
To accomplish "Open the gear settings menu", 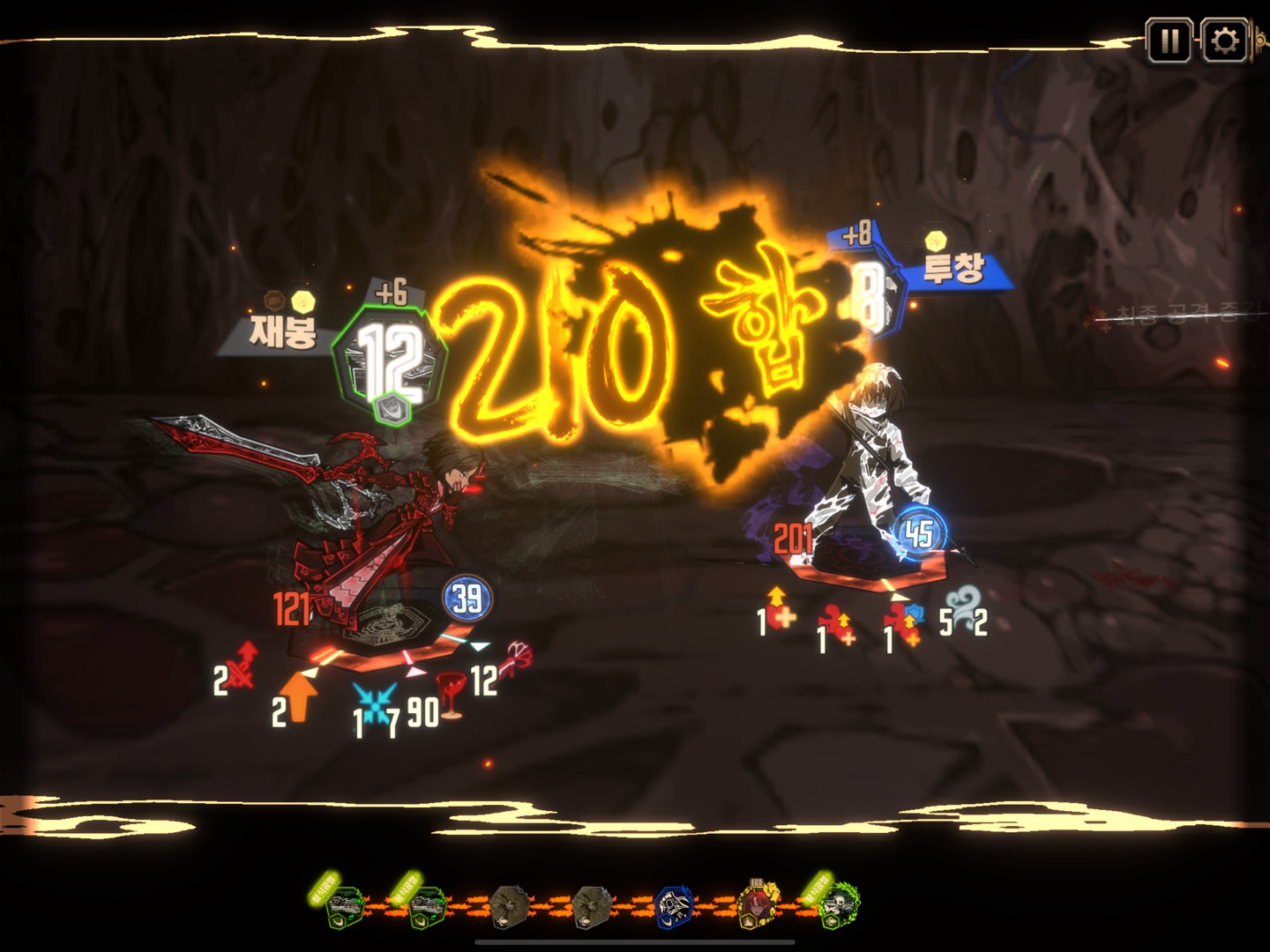I will click(x=1224, y=41).
